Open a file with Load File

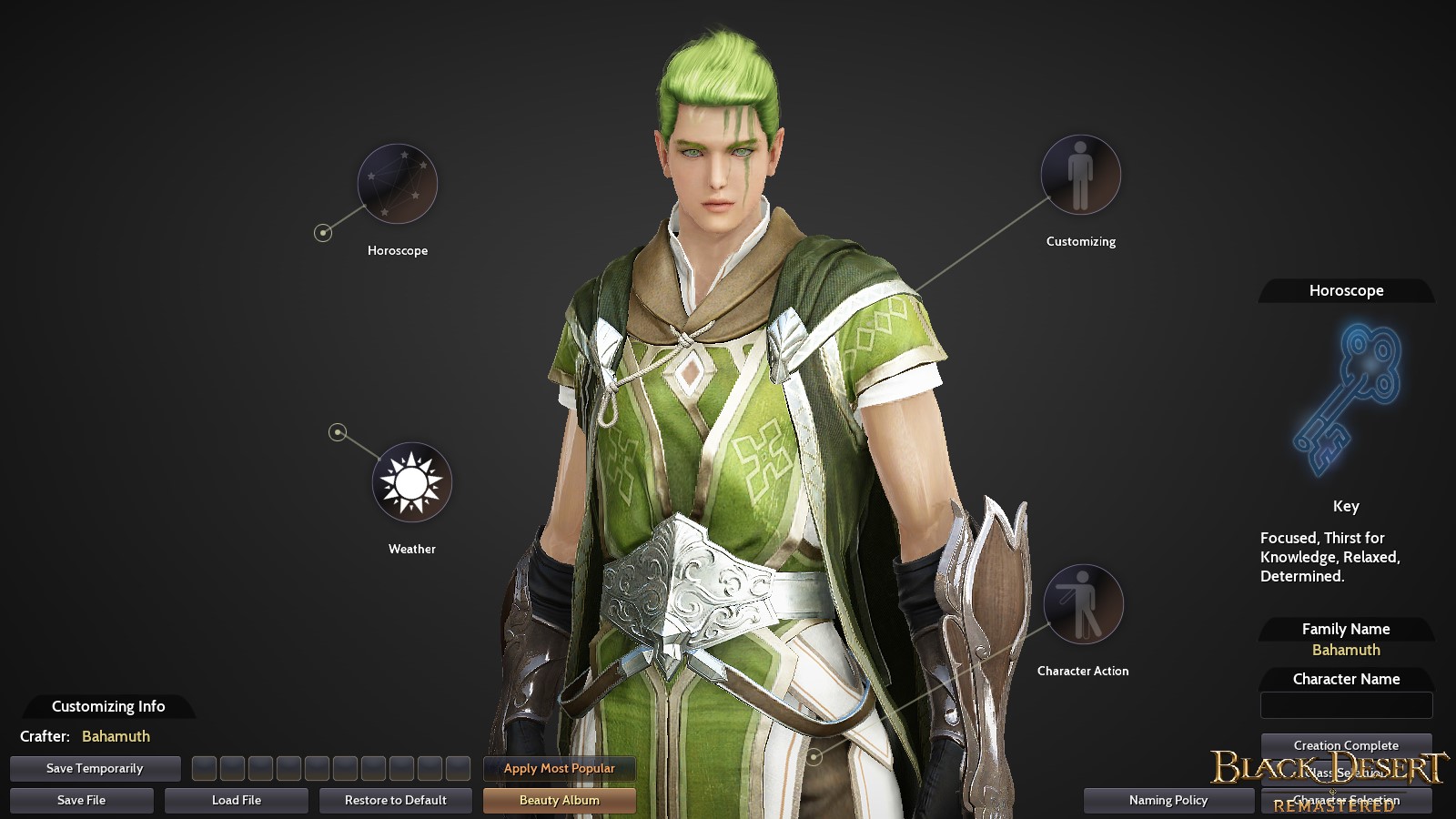pyautogui.click(x=236, y=801)
